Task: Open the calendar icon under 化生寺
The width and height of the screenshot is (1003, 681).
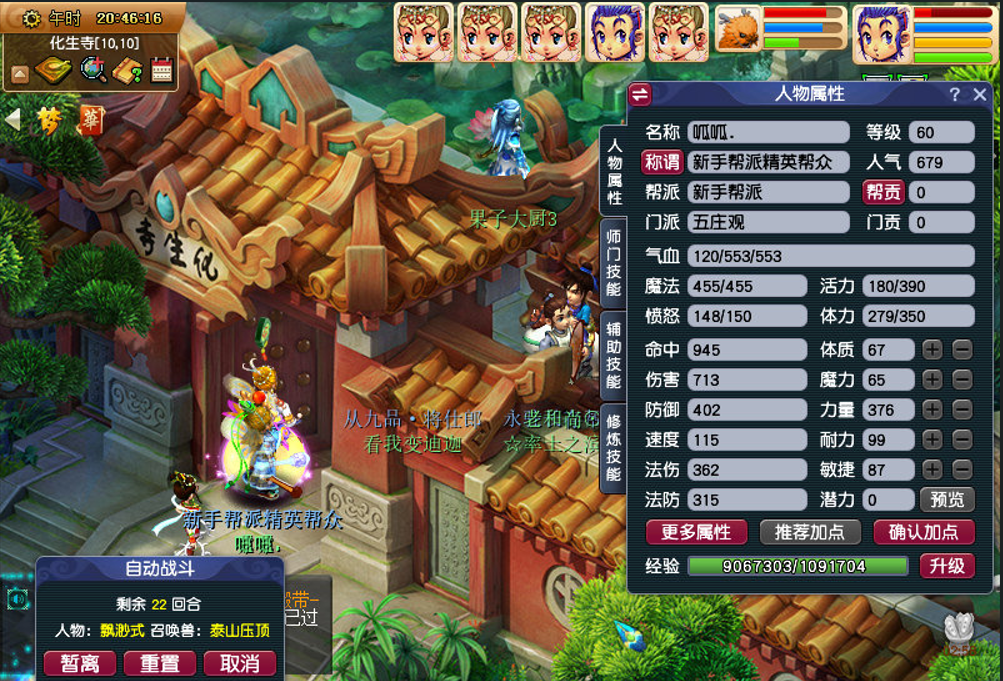Action: (x=161, y=70)
